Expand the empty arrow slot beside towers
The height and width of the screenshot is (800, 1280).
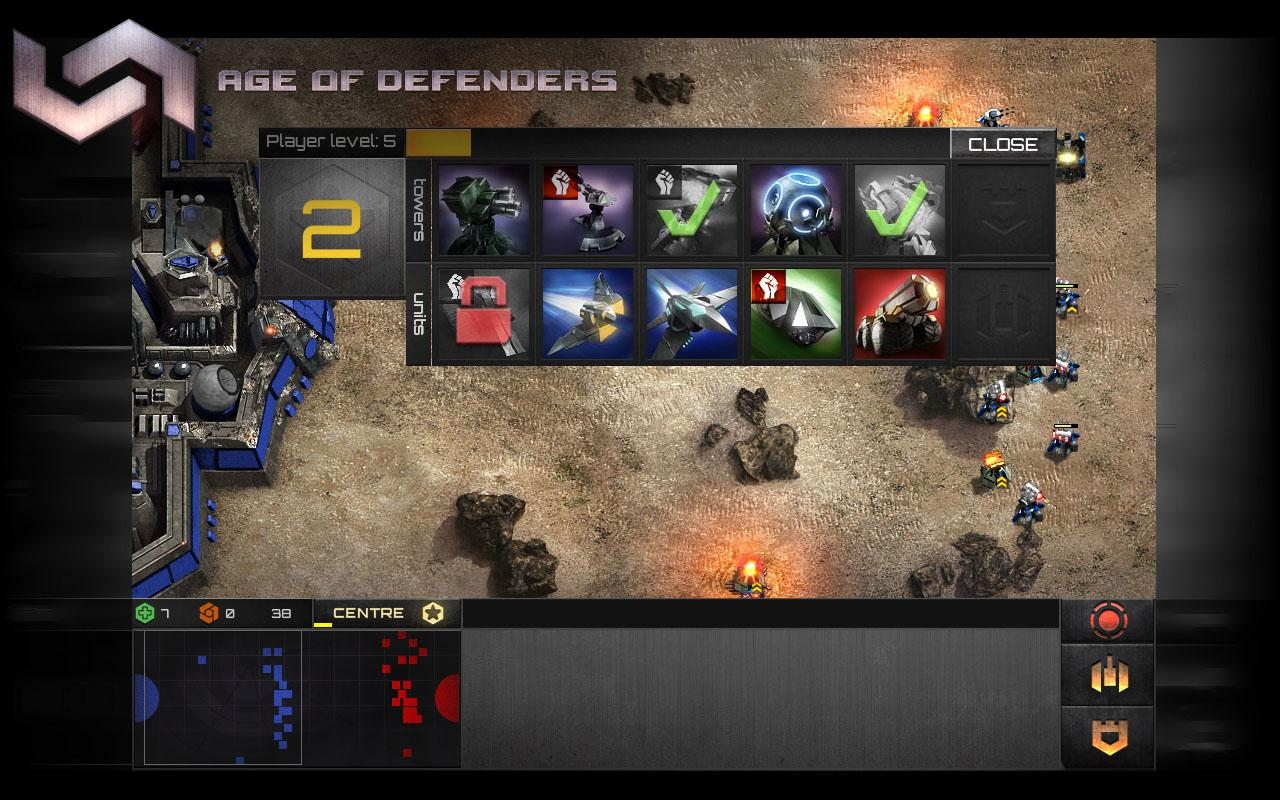pos(1002,210)
